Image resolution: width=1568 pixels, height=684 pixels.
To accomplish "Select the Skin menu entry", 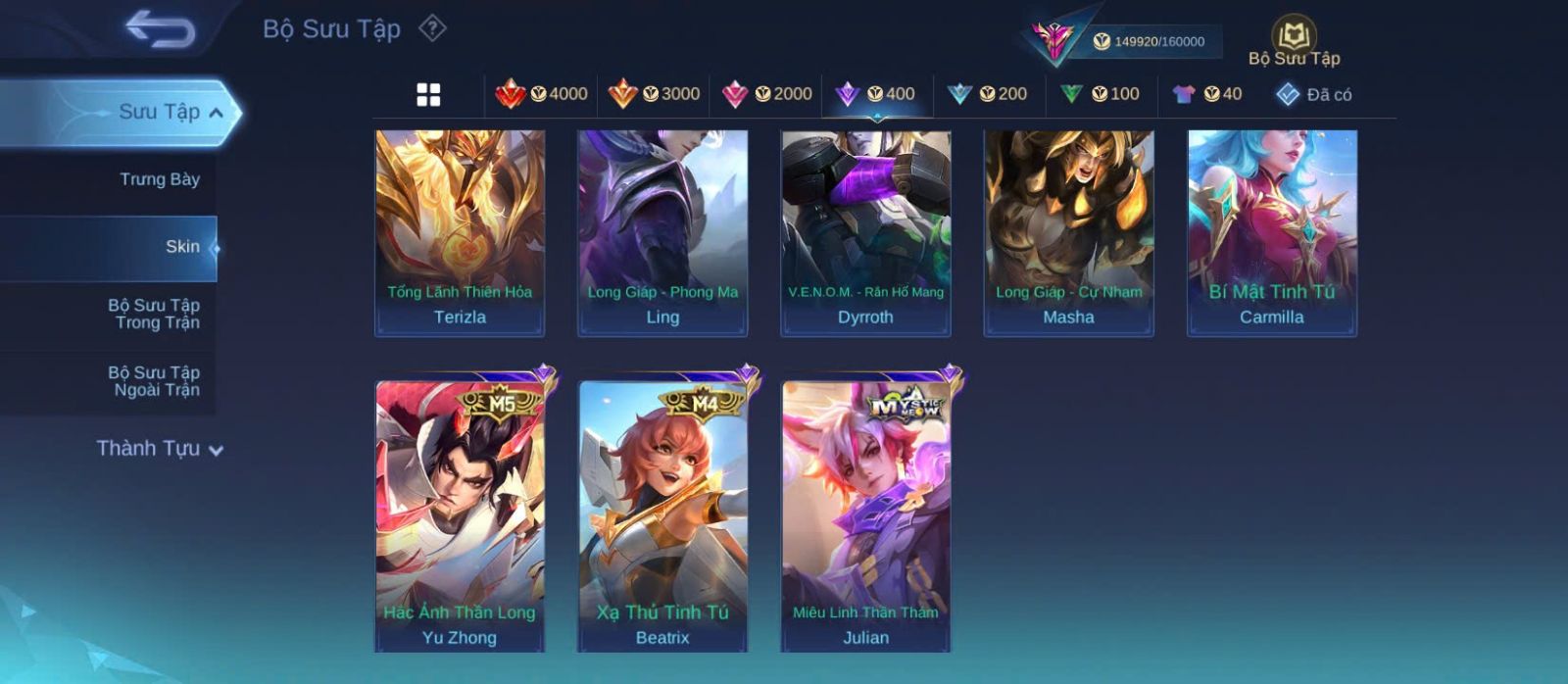I will click(x=181, y=247).
